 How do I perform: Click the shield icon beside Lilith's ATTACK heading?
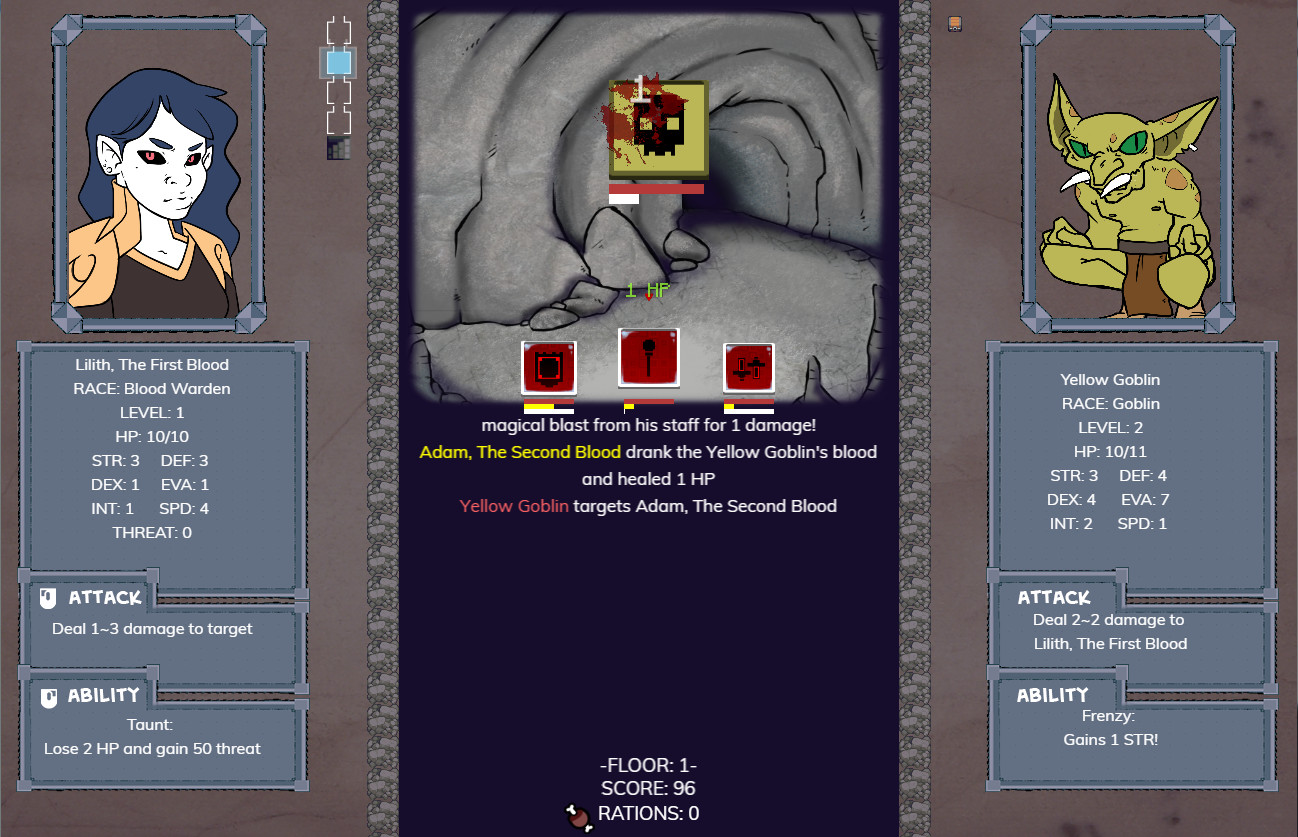tap(48, 597)
